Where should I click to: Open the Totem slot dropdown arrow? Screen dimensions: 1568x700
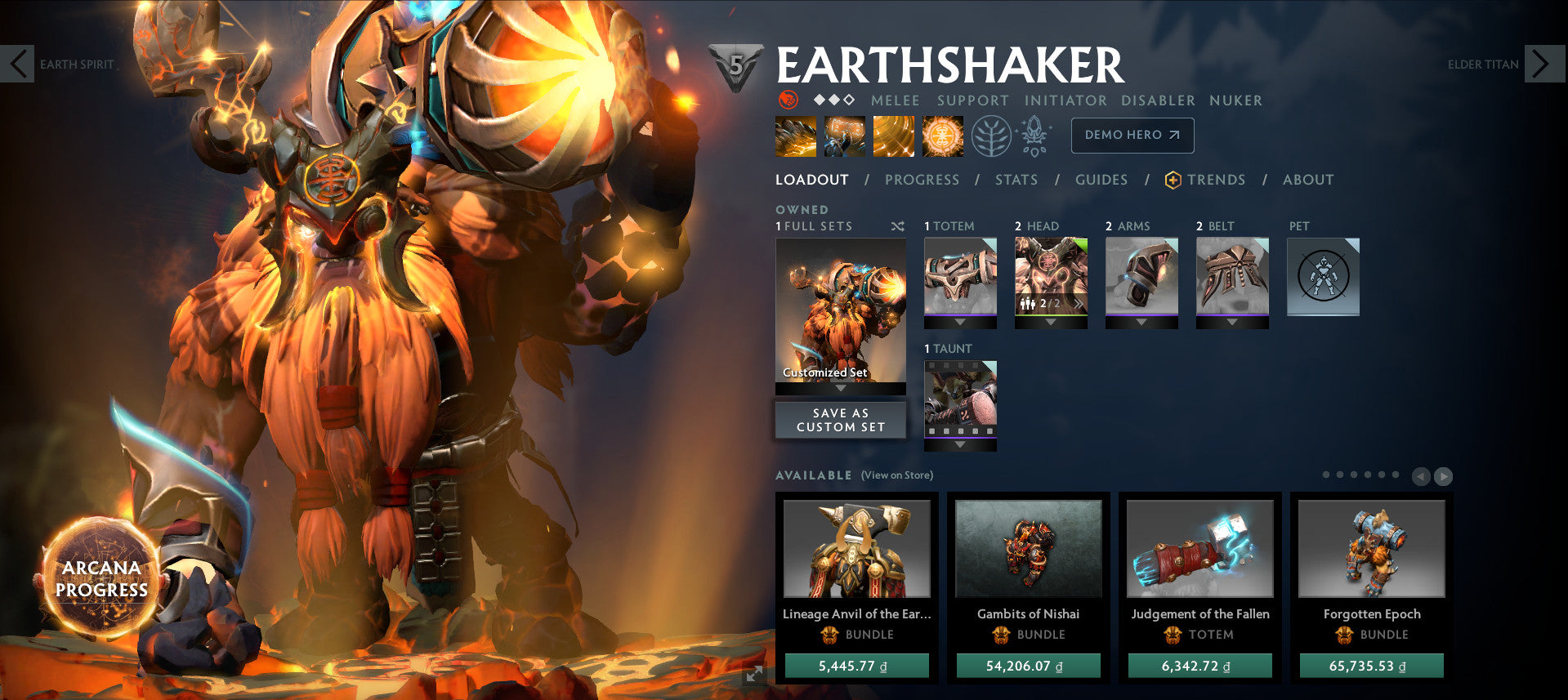click(959, 320)
